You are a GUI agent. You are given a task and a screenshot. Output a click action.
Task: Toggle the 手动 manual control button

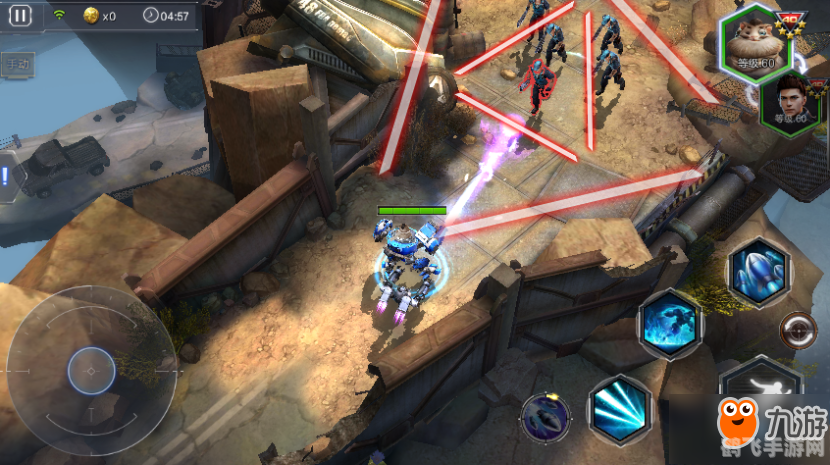(16, 66)
